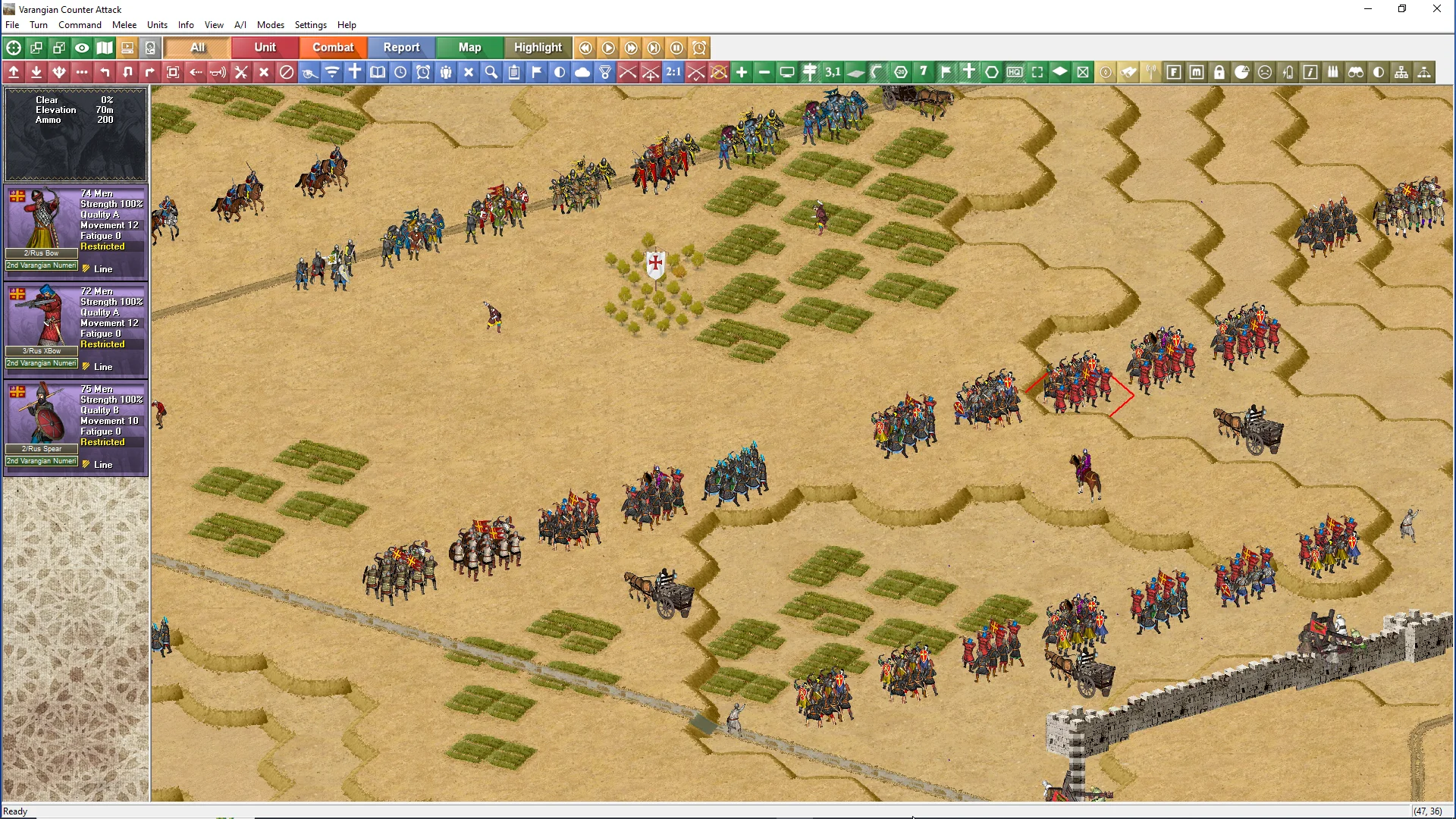Switch to the Combat toolbar tab
The image size is (1456, 819).
tap(333, 47)
